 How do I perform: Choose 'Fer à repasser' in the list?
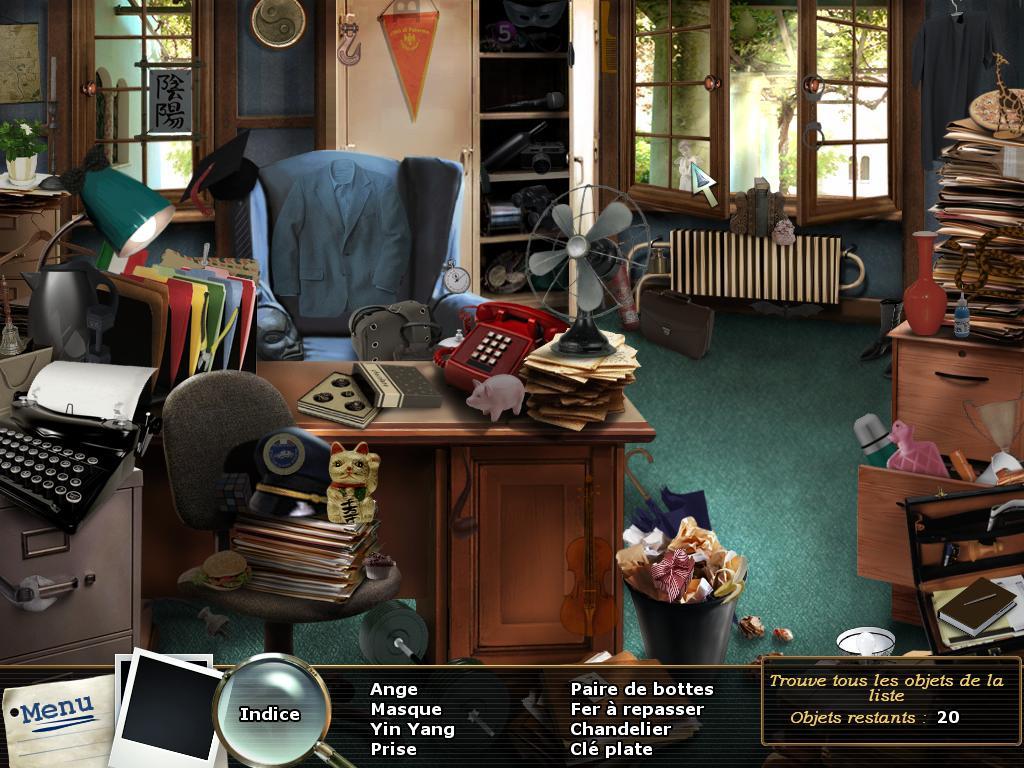point(637,709)
